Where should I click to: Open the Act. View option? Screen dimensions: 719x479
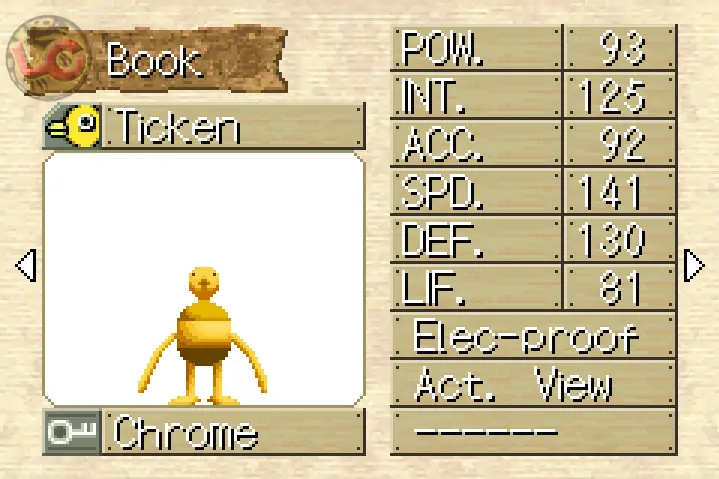(533, 385)
